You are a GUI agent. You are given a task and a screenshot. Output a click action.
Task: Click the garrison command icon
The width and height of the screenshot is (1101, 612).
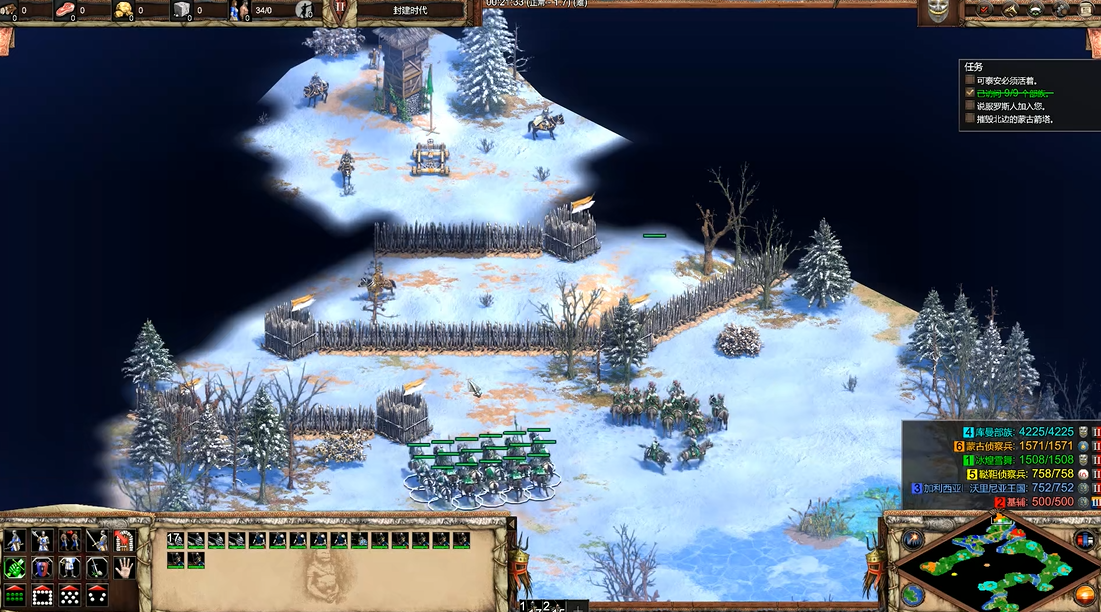(x=124, y=541)
